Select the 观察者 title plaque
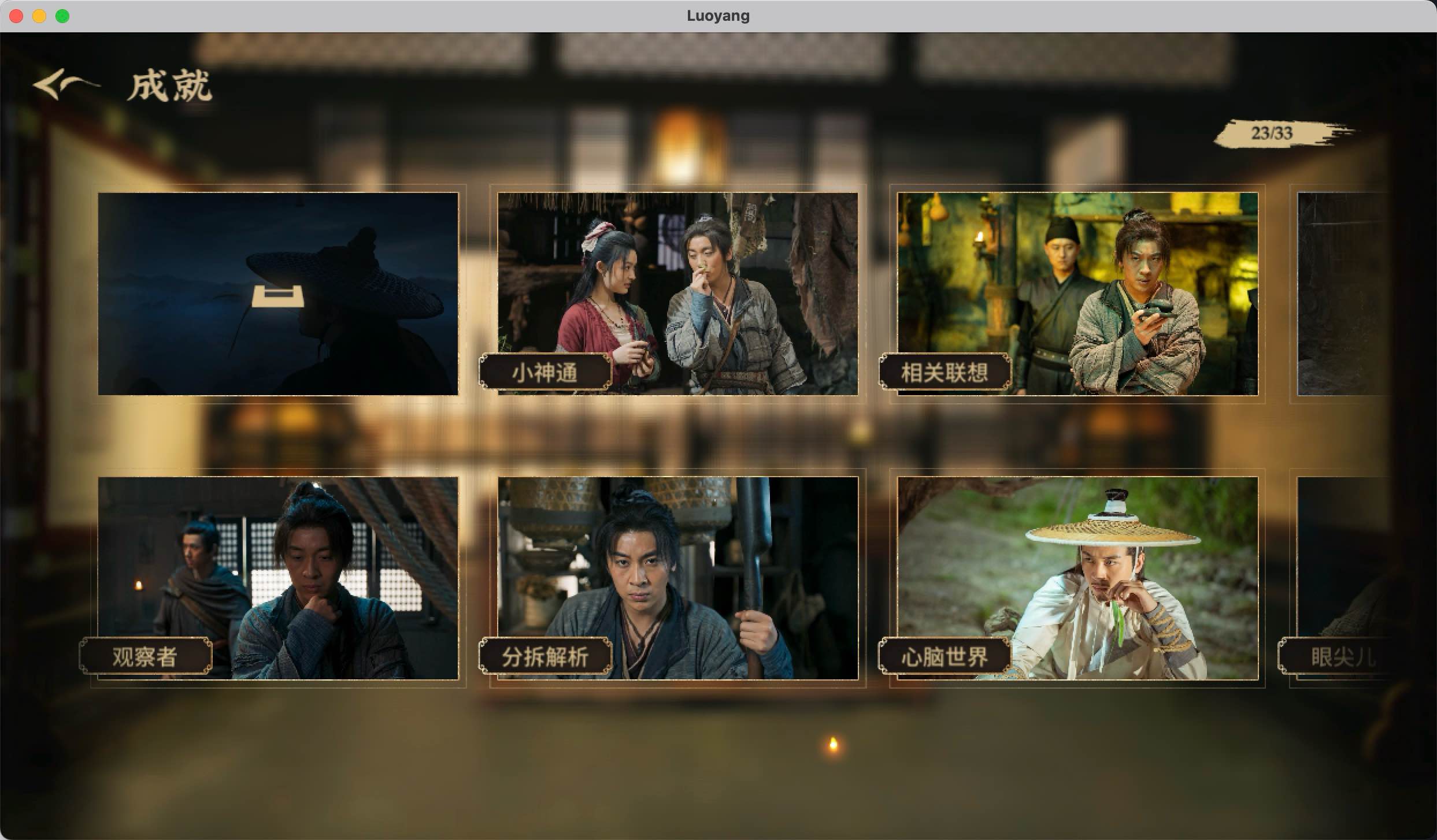Screen dimensions: 1437x840 [x=146, y=656]
